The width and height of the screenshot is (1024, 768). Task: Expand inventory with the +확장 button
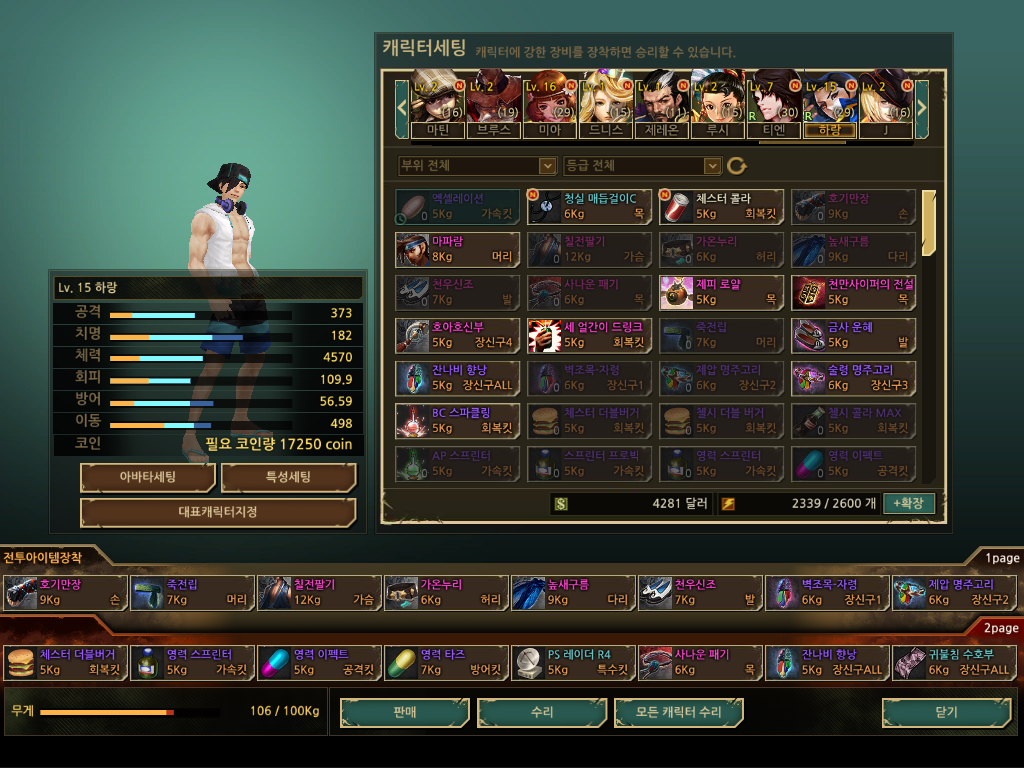tap(908, 503)
